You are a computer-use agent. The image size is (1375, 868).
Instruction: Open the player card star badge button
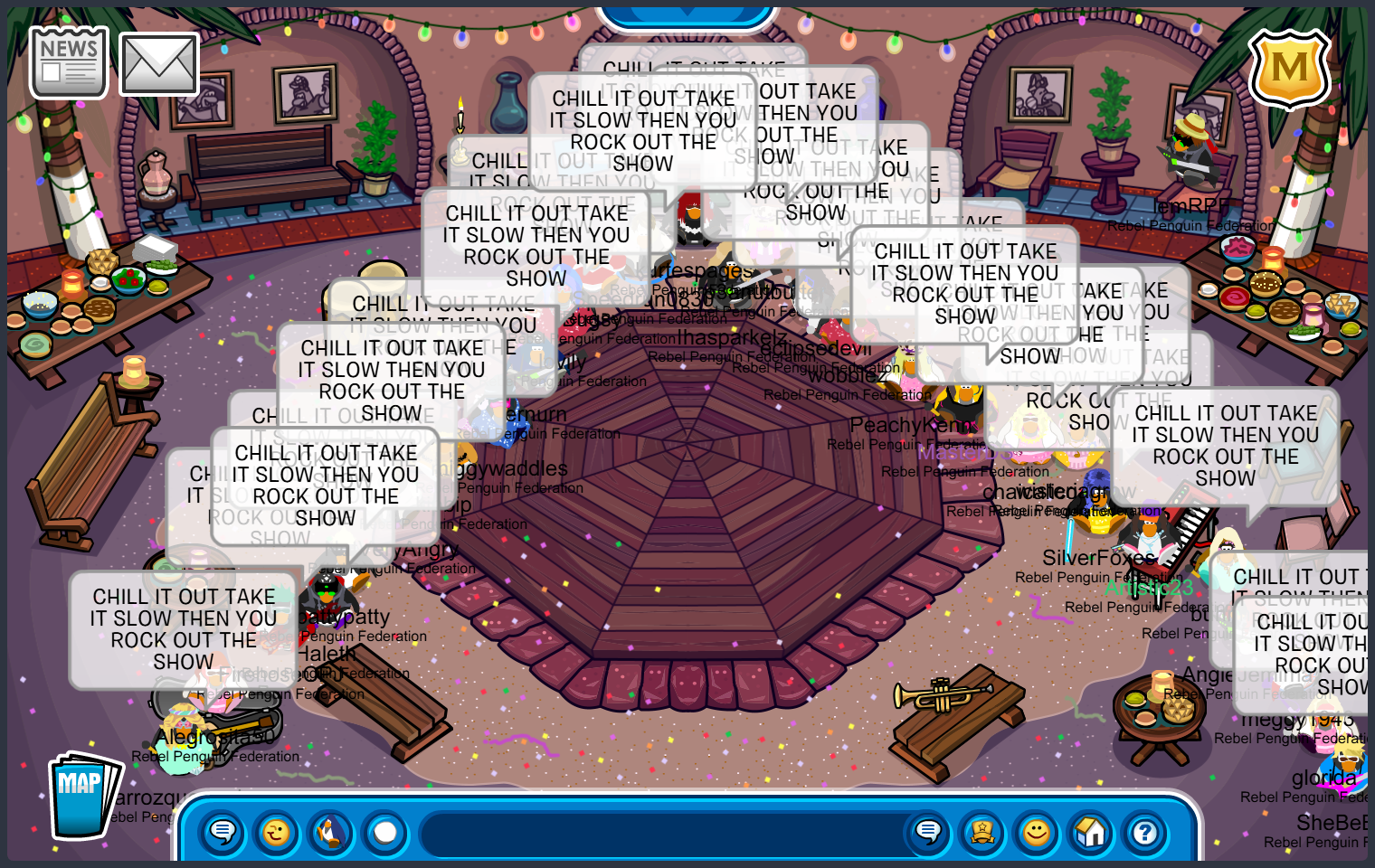[x=982, y=832]
